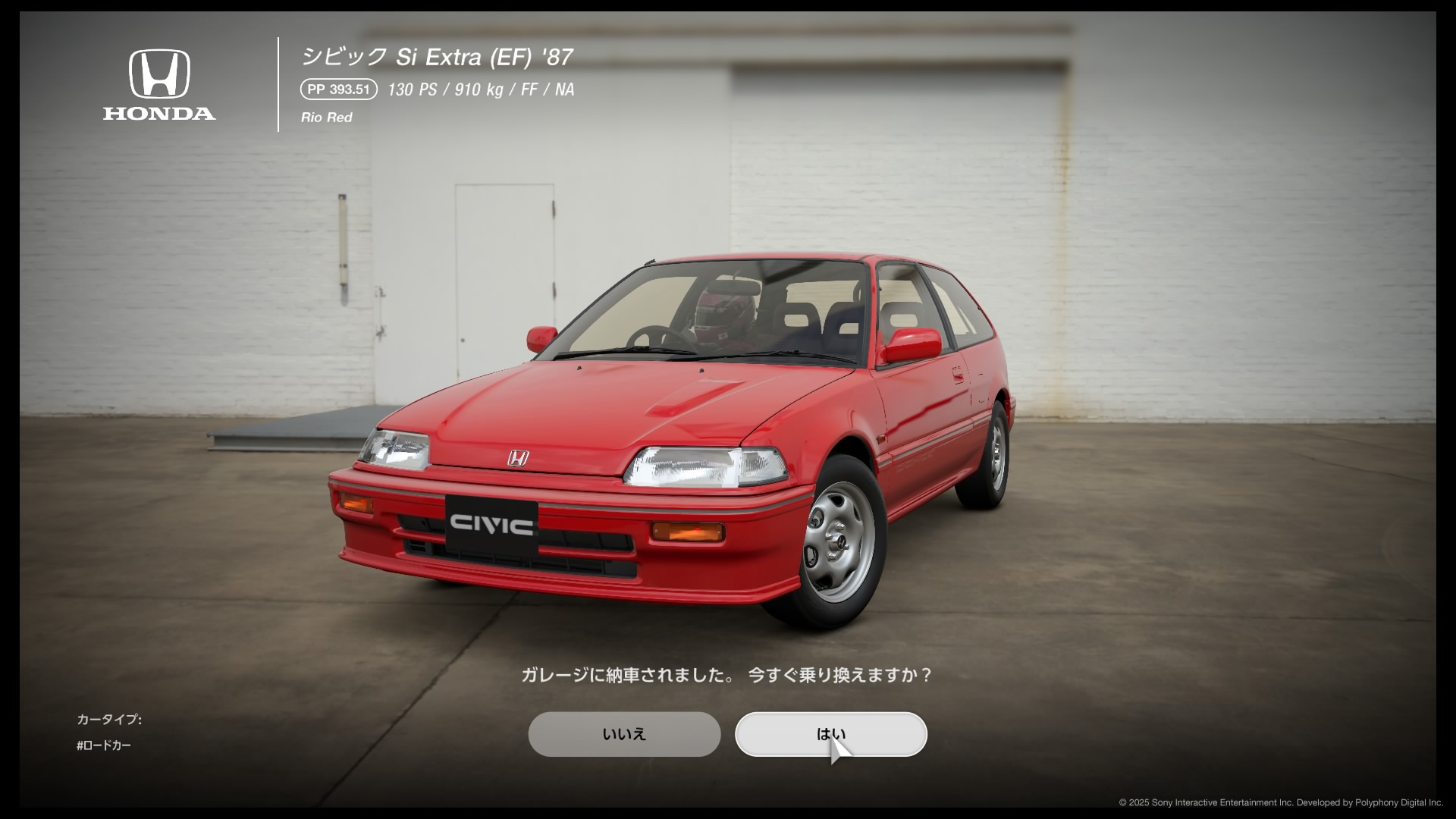Click the Sony copyright notice at bottom right
Image resolution: width=1456 pixels, height=819 pixels.
pos(1282,800)
